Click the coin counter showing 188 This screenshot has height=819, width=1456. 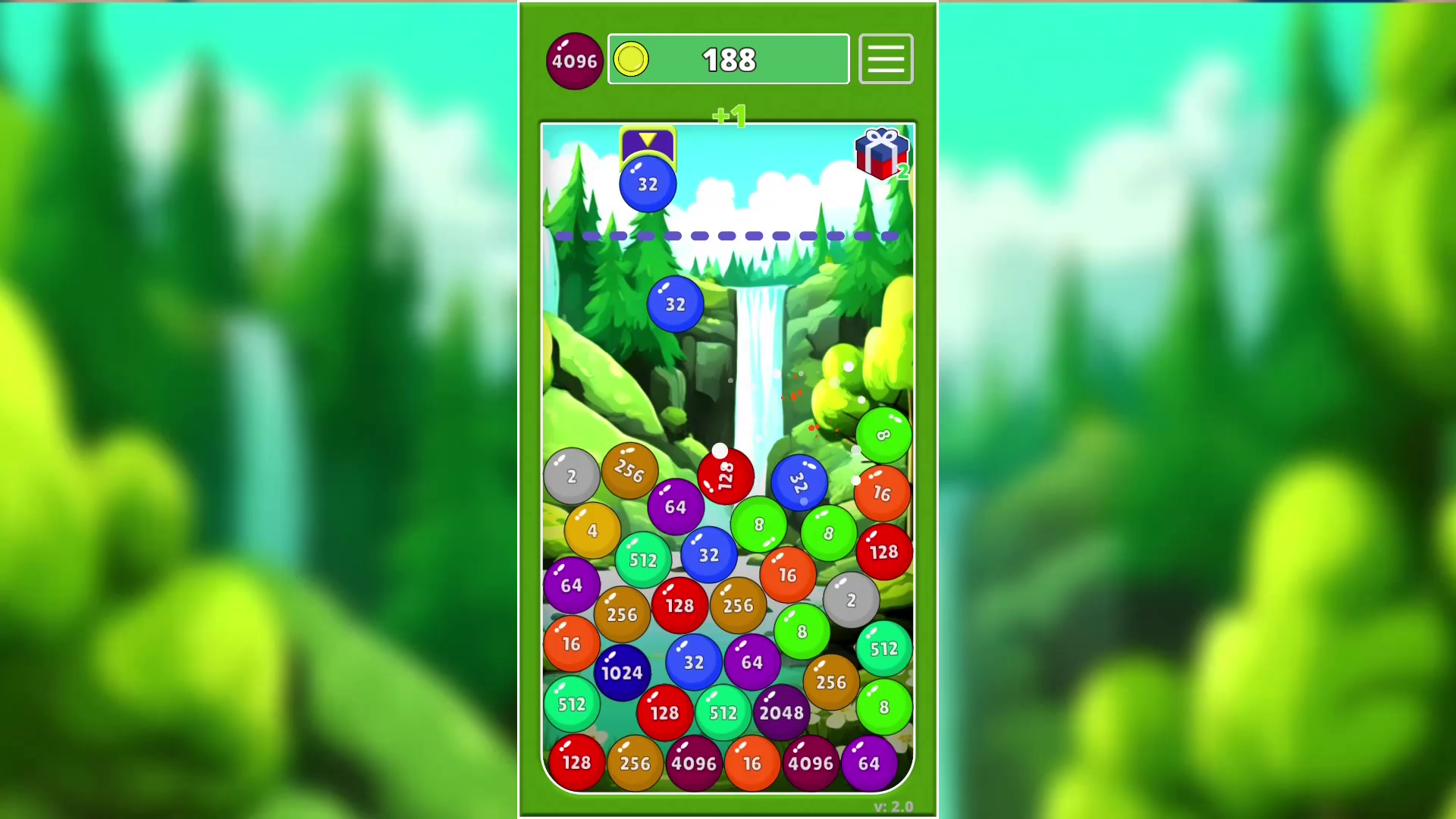tap(730, 59)
